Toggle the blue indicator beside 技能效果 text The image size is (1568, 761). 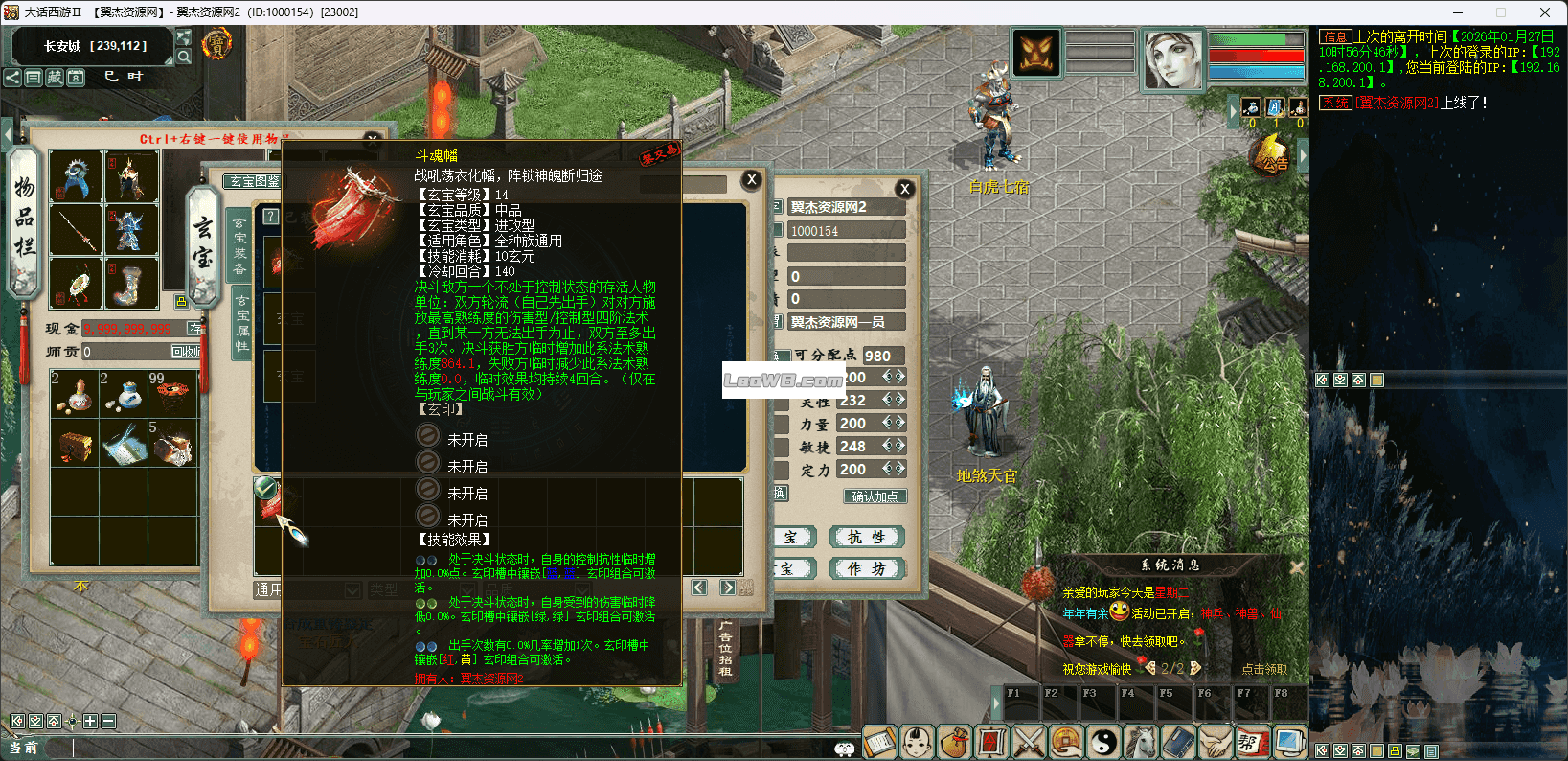(x=419, y=561)
